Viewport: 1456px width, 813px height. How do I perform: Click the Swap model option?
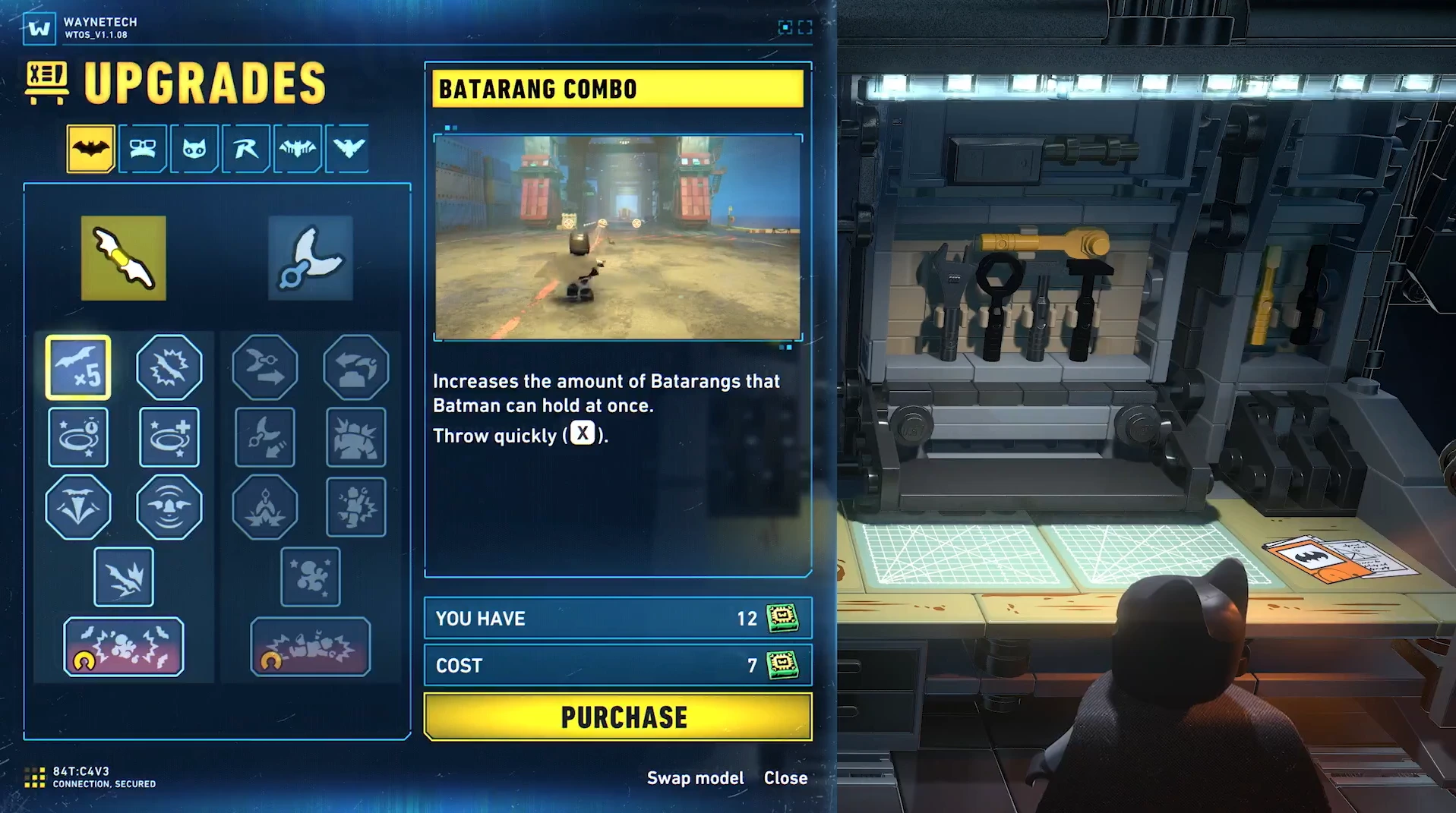click(x=695, y=778)
